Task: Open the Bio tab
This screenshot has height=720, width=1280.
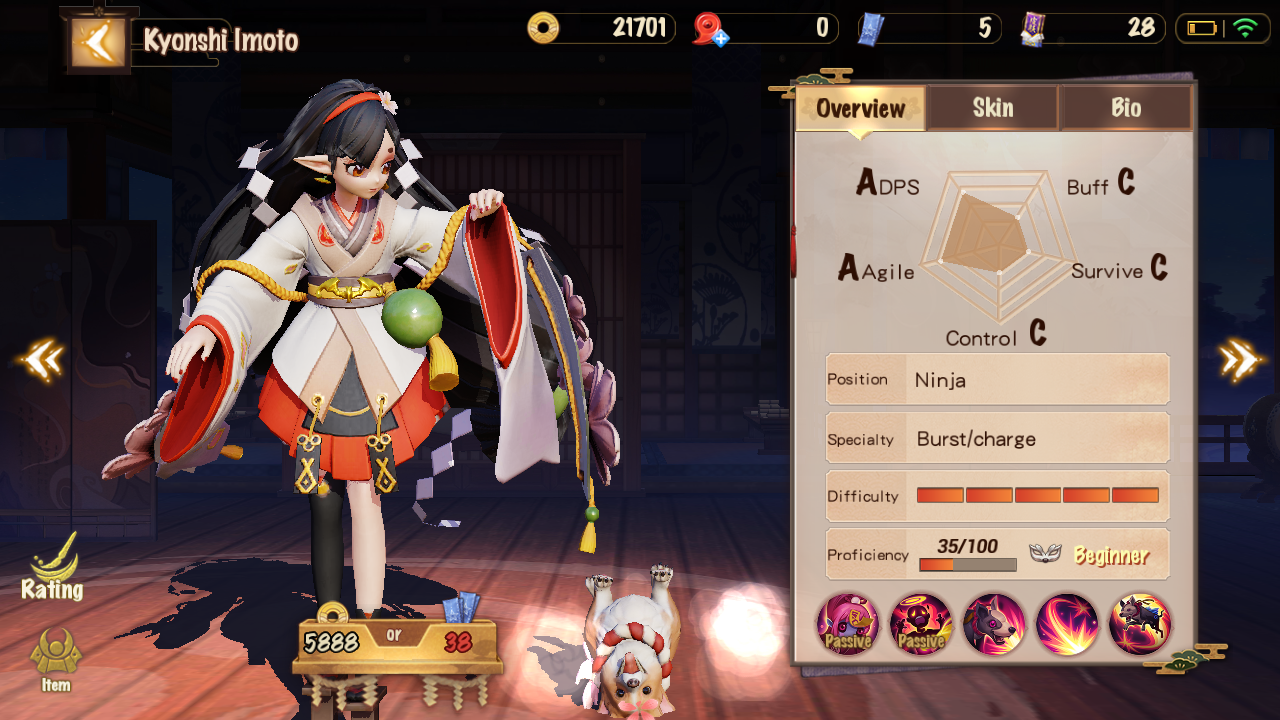Action: point(1125,108)
